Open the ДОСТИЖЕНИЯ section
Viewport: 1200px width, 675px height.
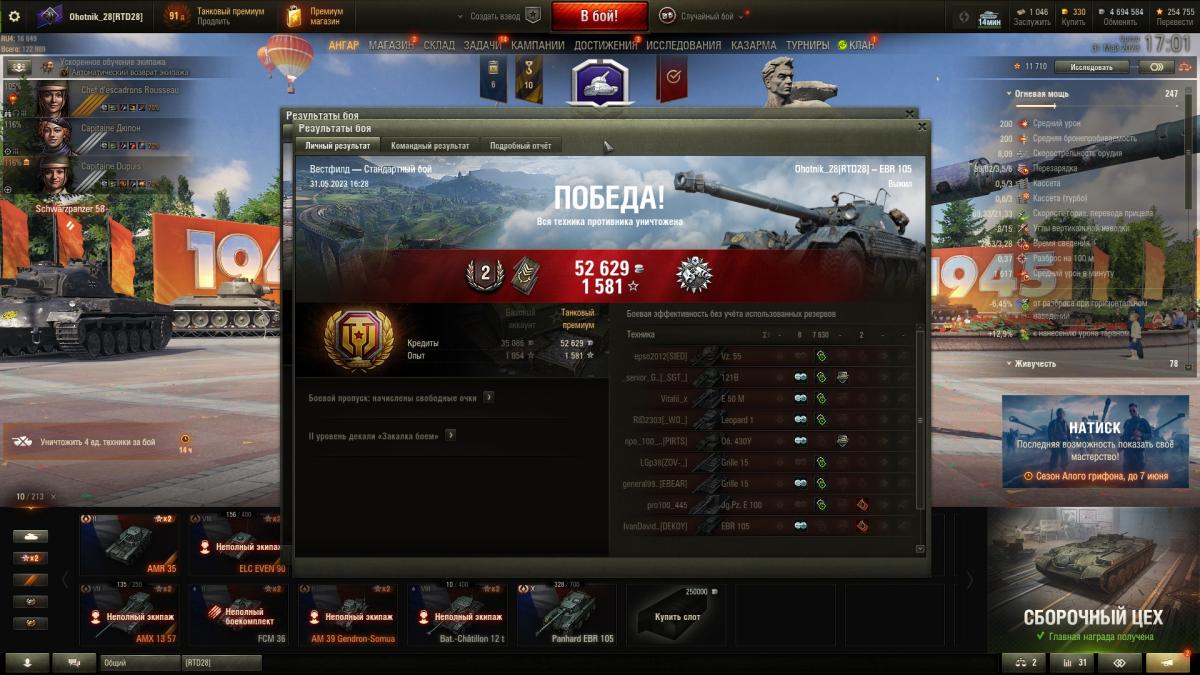pos(605,45)
